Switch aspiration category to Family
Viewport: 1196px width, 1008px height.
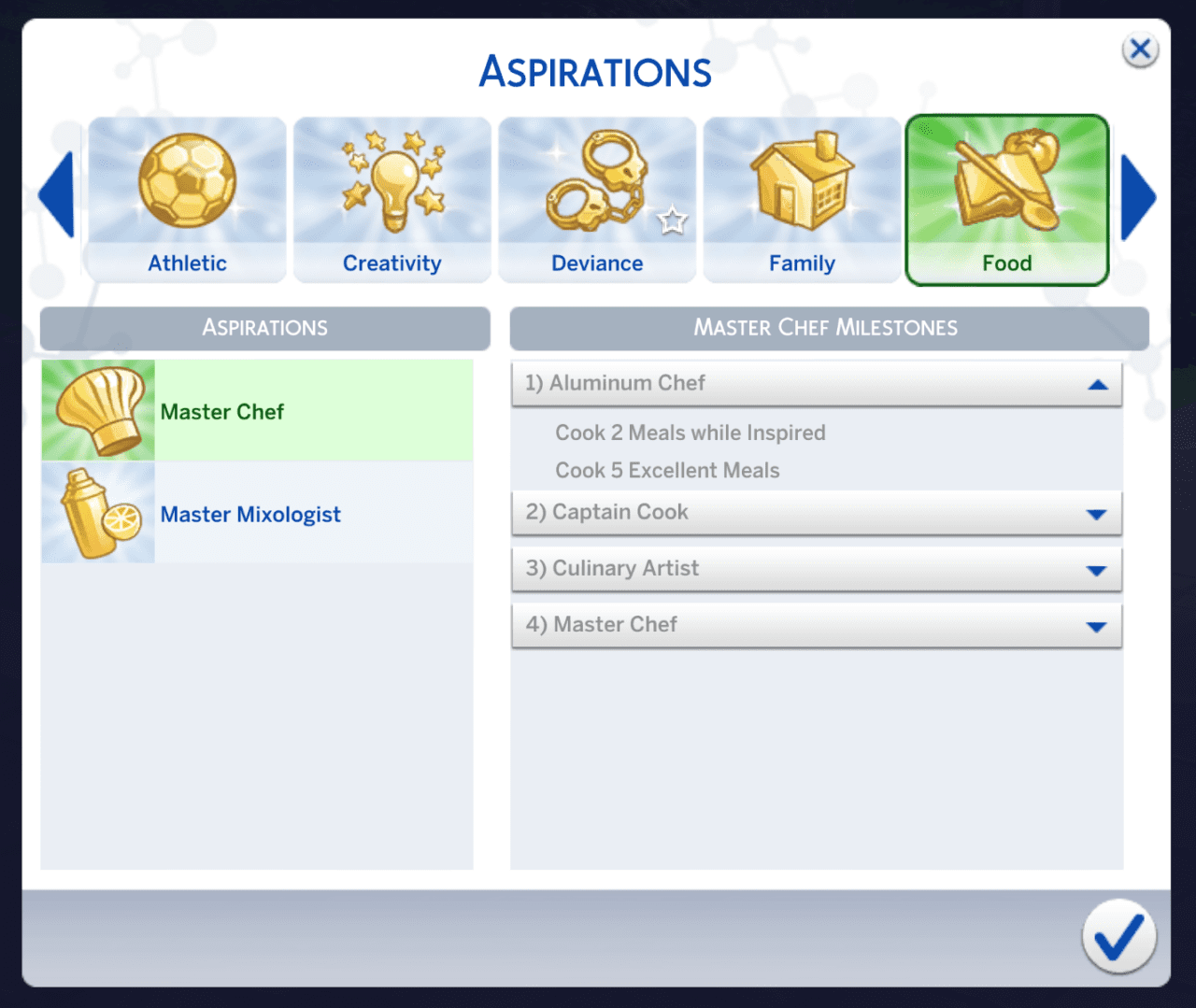(802, 201)
